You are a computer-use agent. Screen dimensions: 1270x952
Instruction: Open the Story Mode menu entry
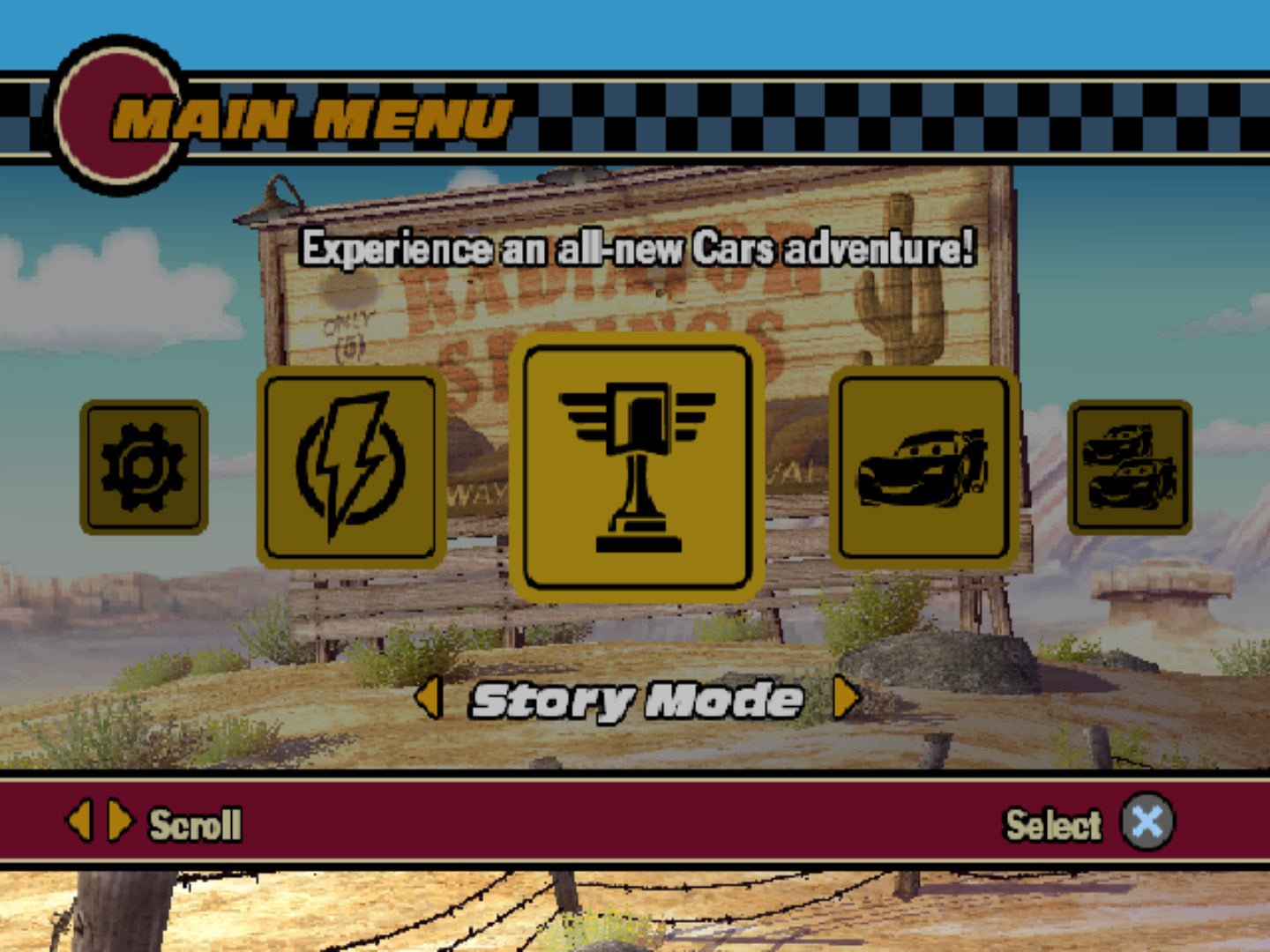coord(635,699)
